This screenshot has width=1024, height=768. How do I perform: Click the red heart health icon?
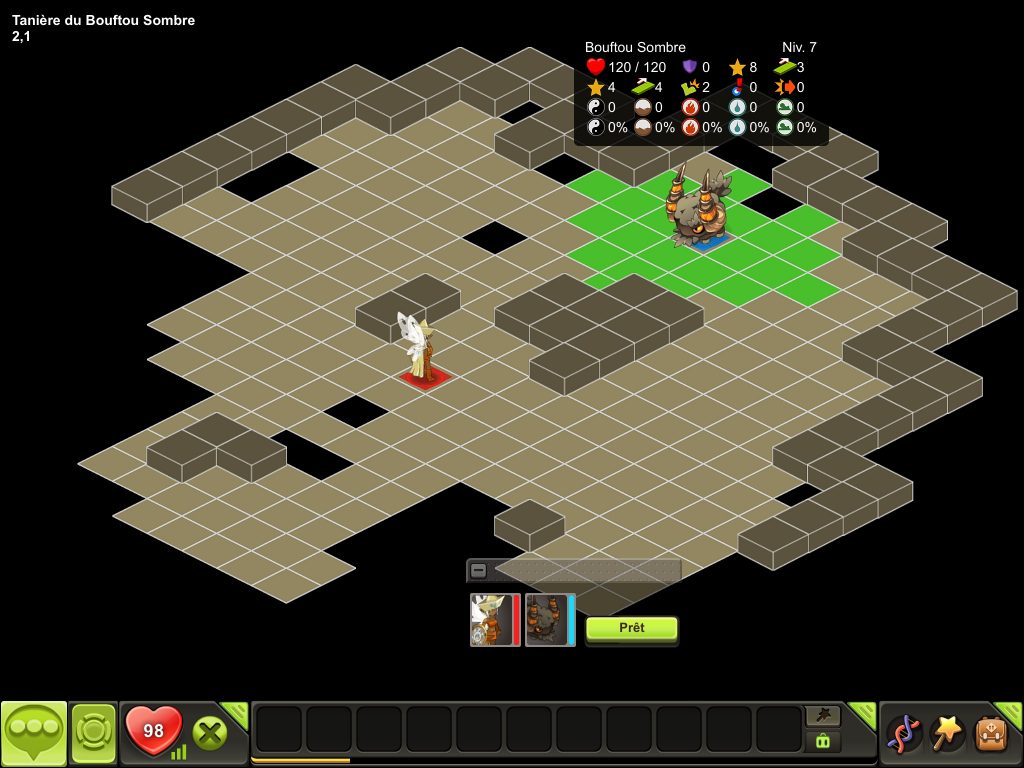click(x=153, y=731)
